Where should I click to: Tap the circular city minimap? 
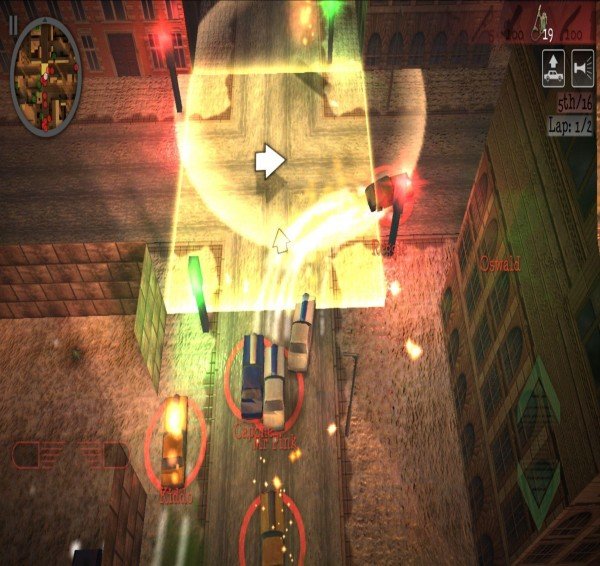pyautogui.click(x=46, y=74)
